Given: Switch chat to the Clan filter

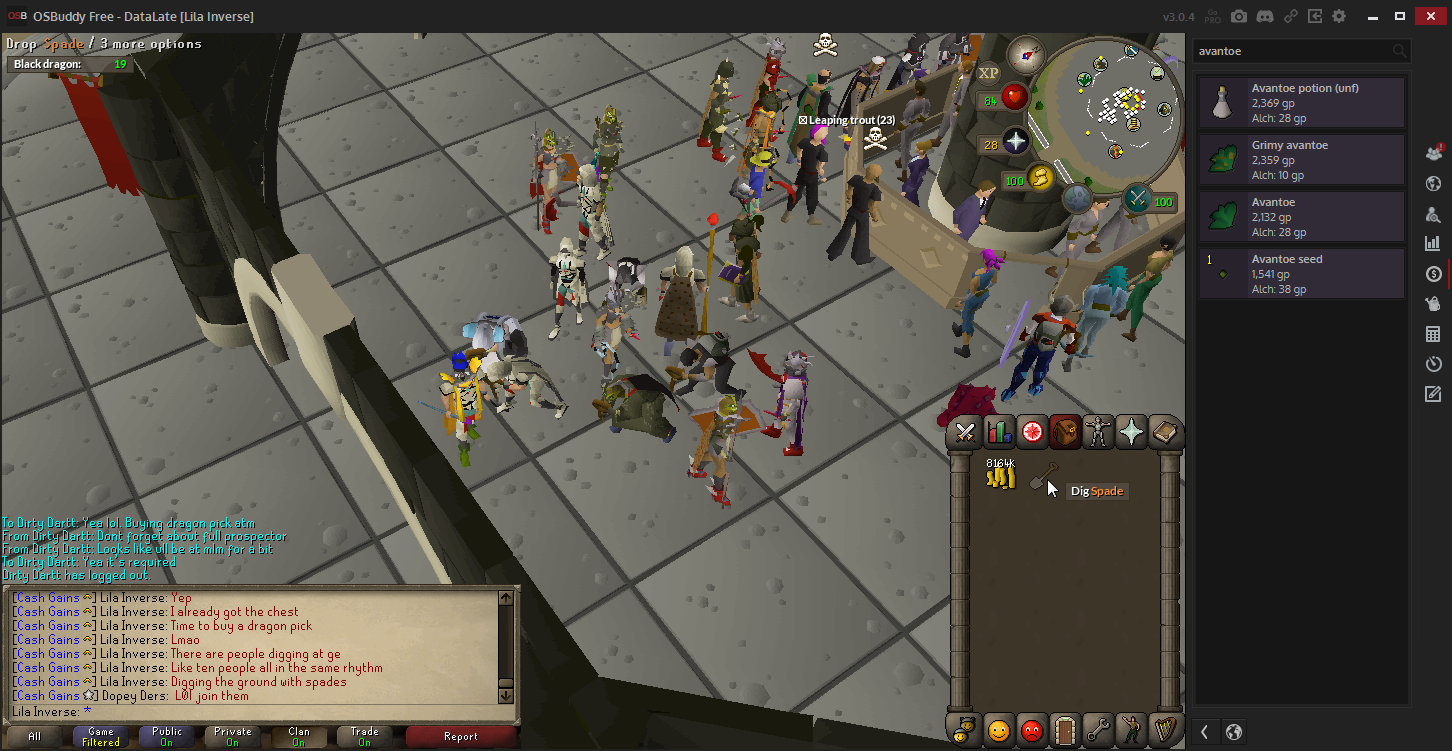Looking at the screenshot, I should (299, 737).
